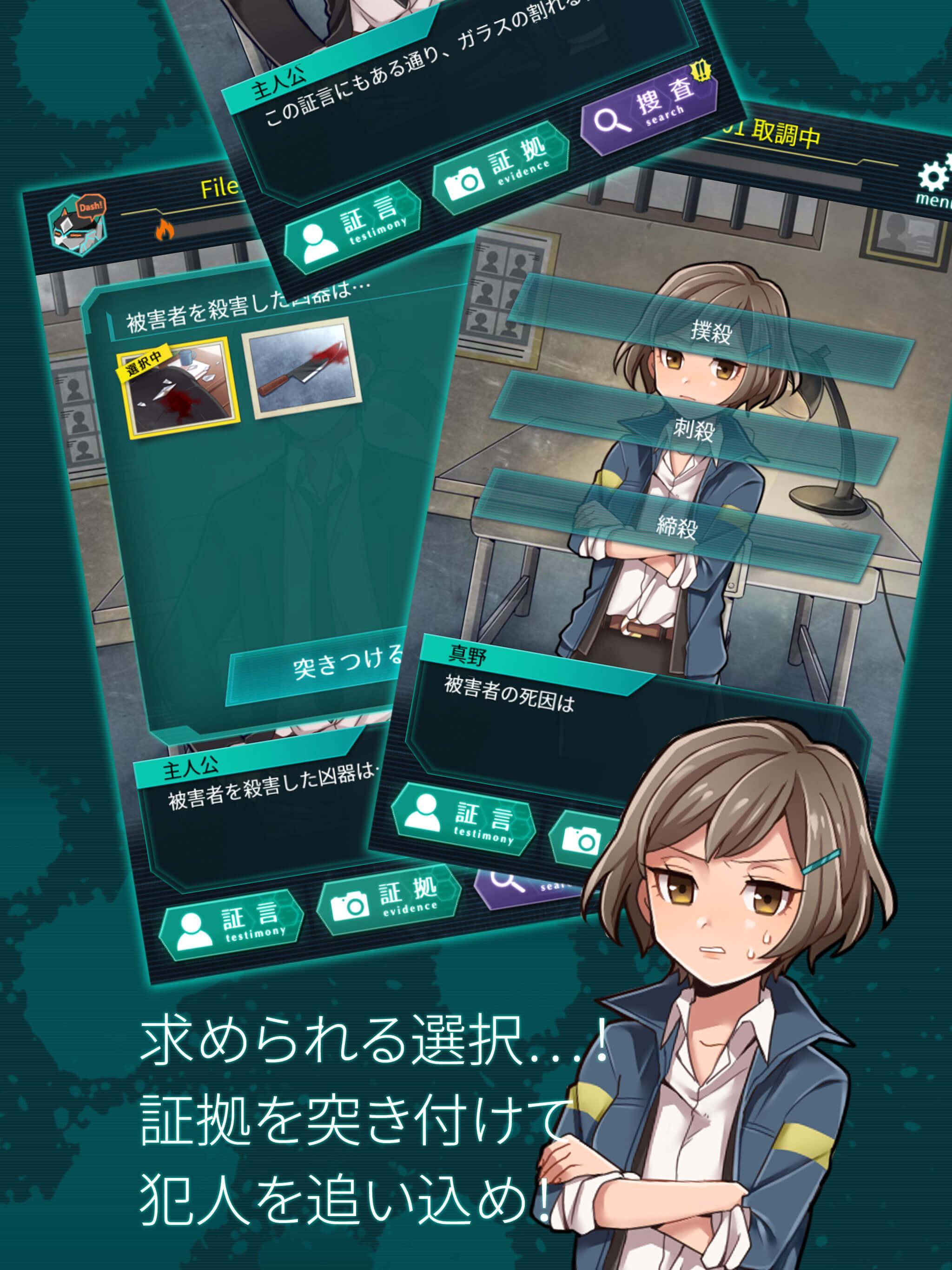Tap the 捜査 search magnifier icon
This screenshot has height=1270, width=952.
pos(649,115)
